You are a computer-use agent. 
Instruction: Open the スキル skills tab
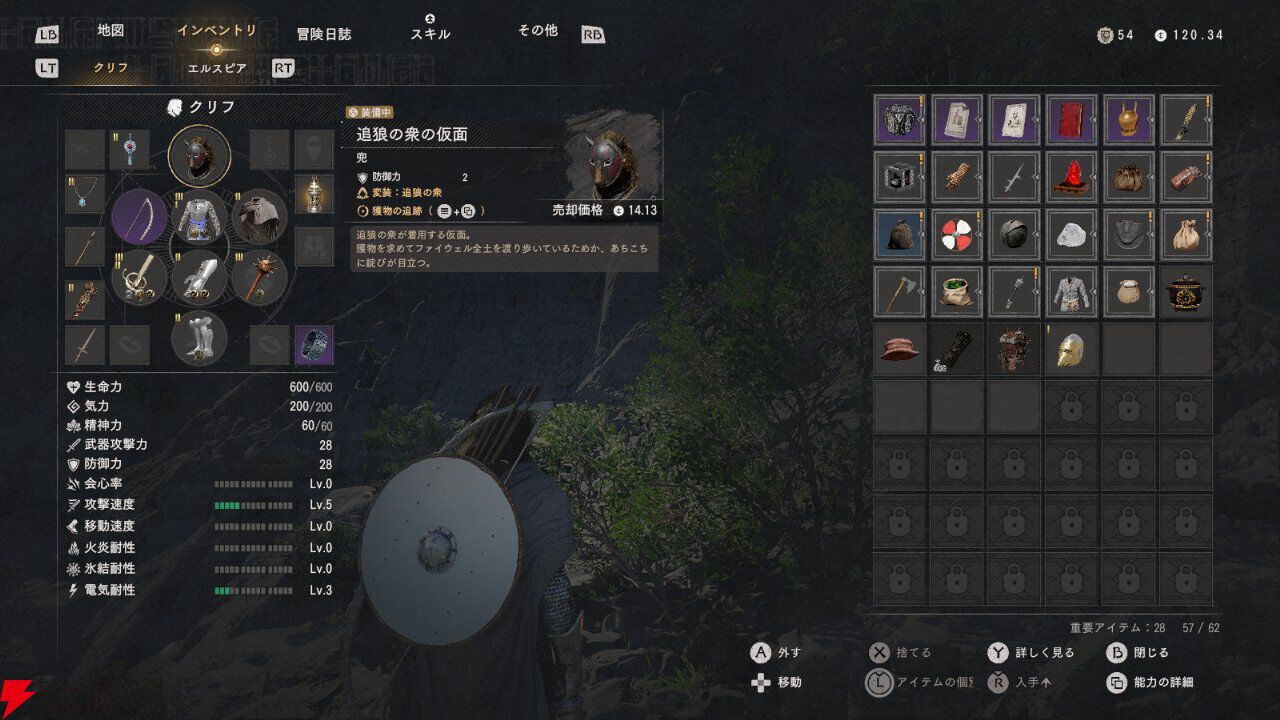[x=430, y=33]
